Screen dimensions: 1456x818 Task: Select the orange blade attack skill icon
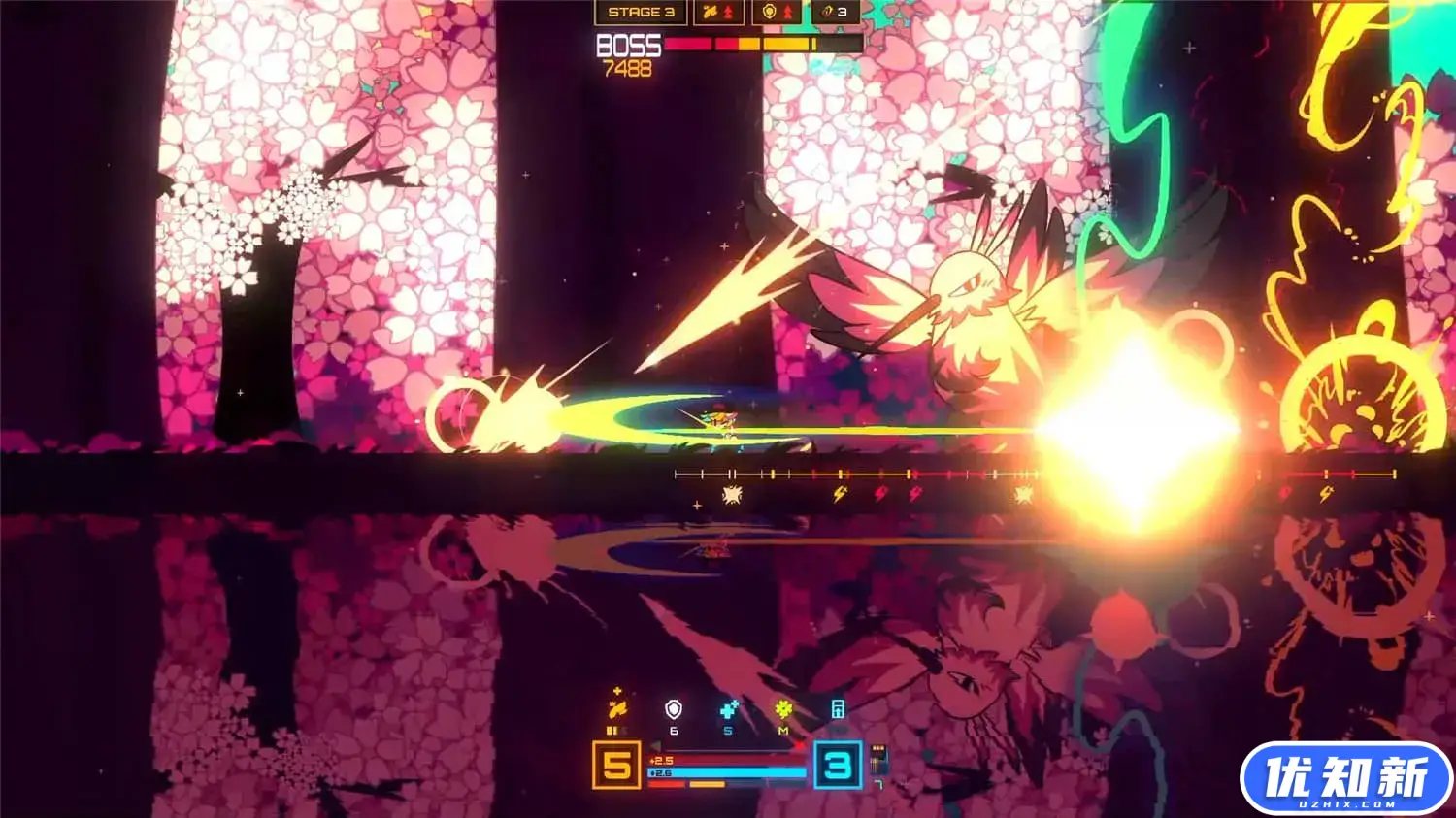point(616,708)
